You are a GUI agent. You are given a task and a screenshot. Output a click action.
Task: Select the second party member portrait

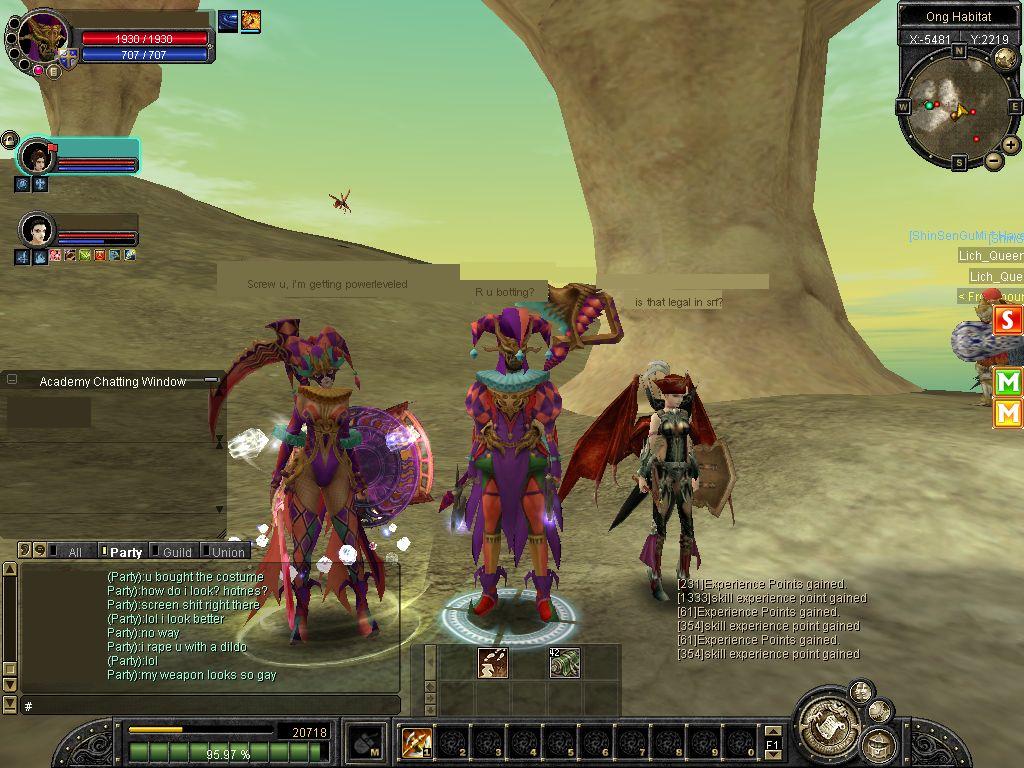(37, 230)
